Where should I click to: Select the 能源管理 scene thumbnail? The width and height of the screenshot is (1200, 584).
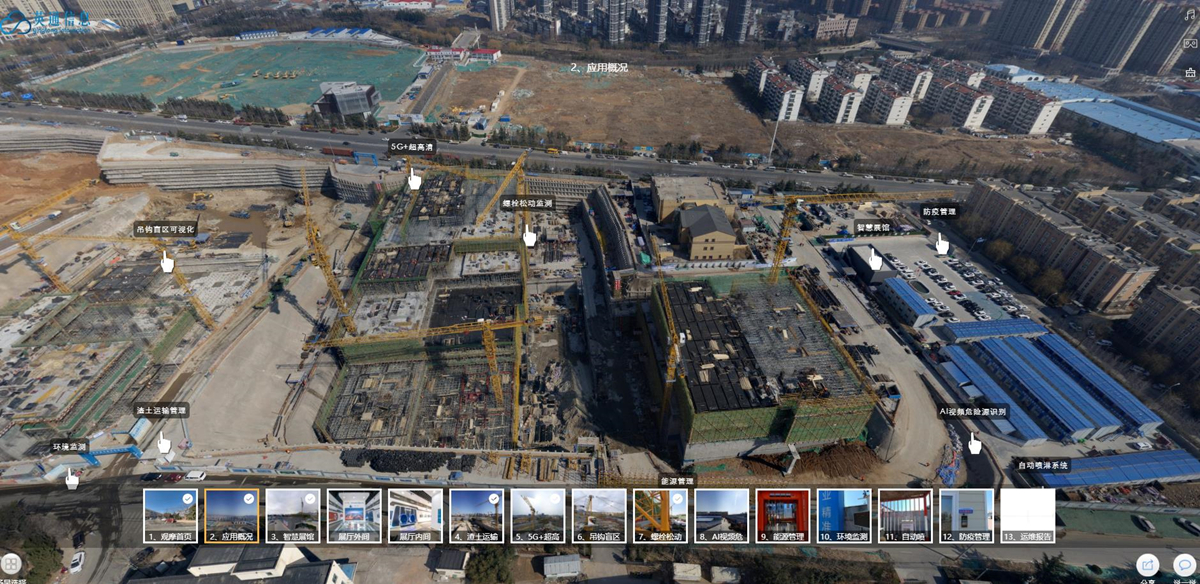[783, 514]
